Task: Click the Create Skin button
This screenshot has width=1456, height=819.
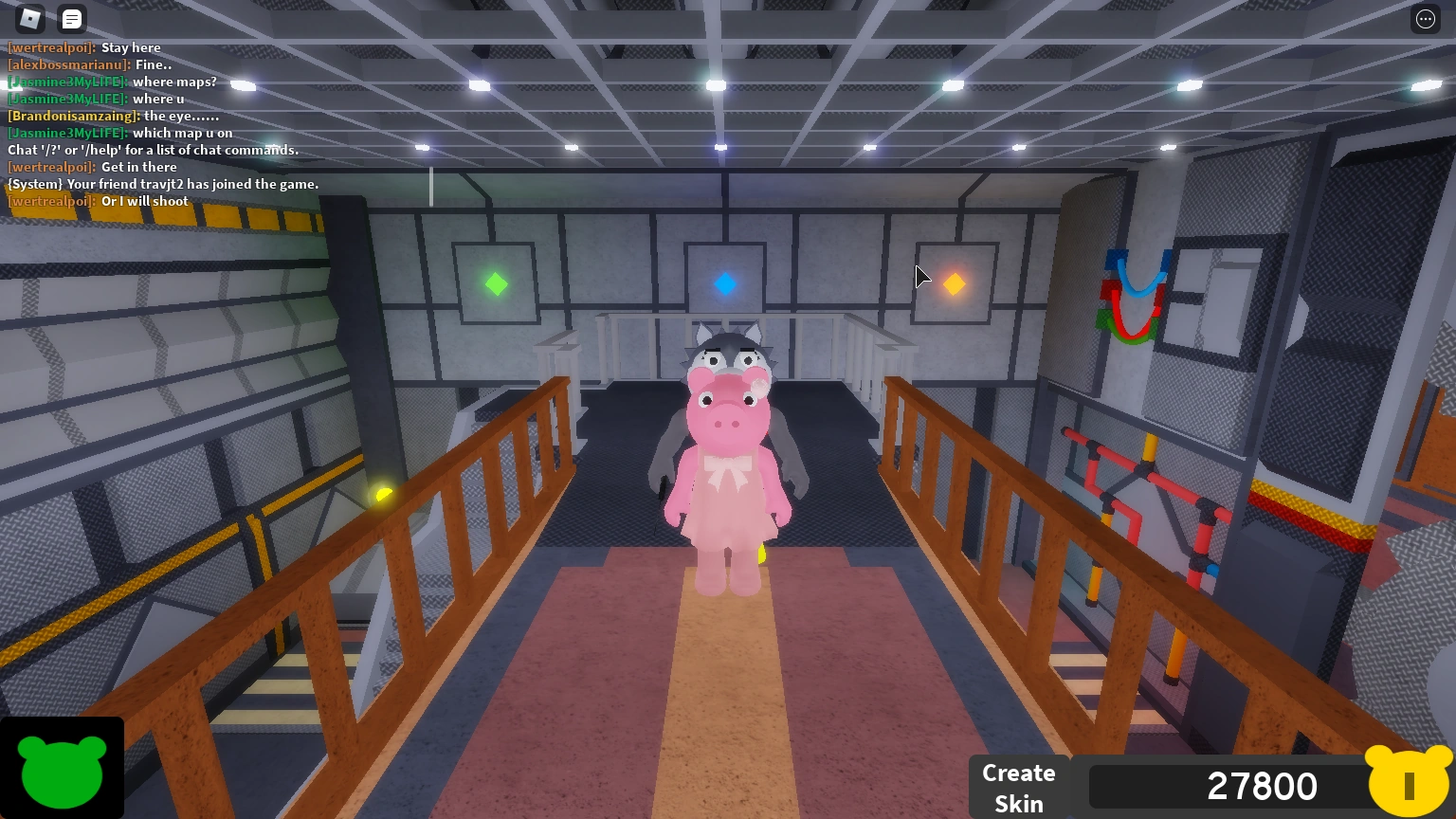Action: coord(1019,787)
